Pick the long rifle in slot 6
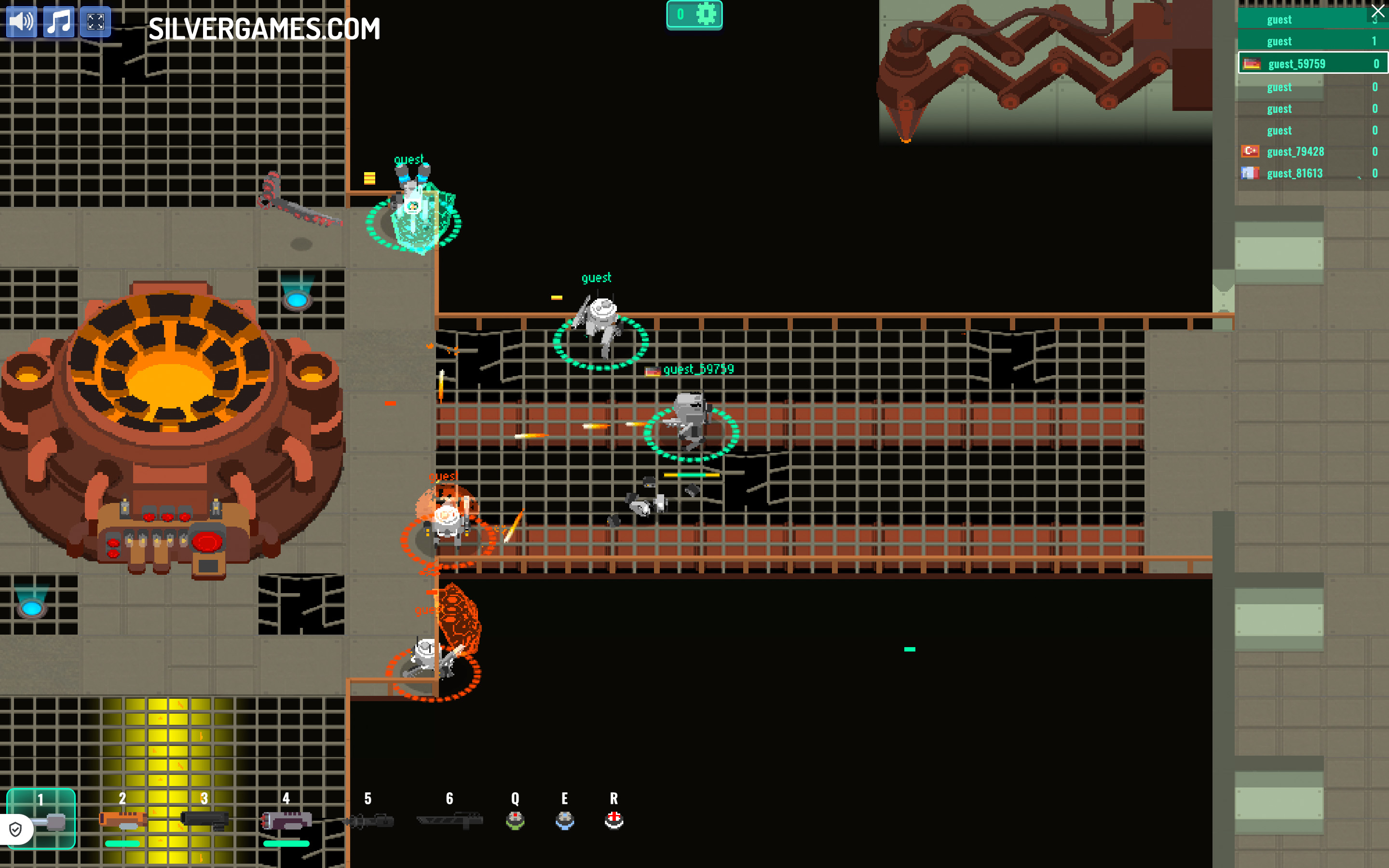Screen dimensions: 1389x868 click(x=450, y=820)
